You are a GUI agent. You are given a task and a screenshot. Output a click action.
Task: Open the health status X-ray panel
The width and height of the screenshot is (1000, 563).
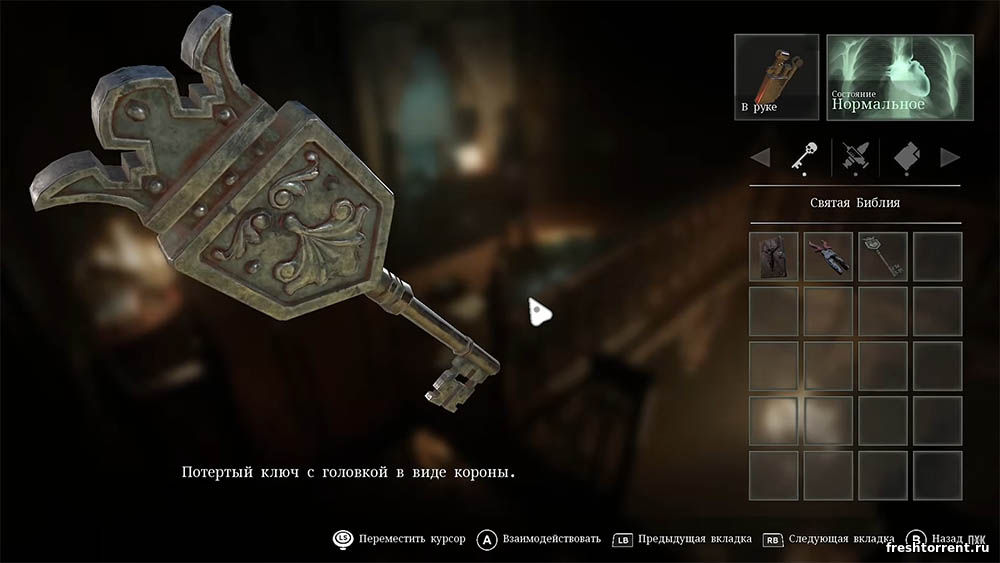pos(899,77)
